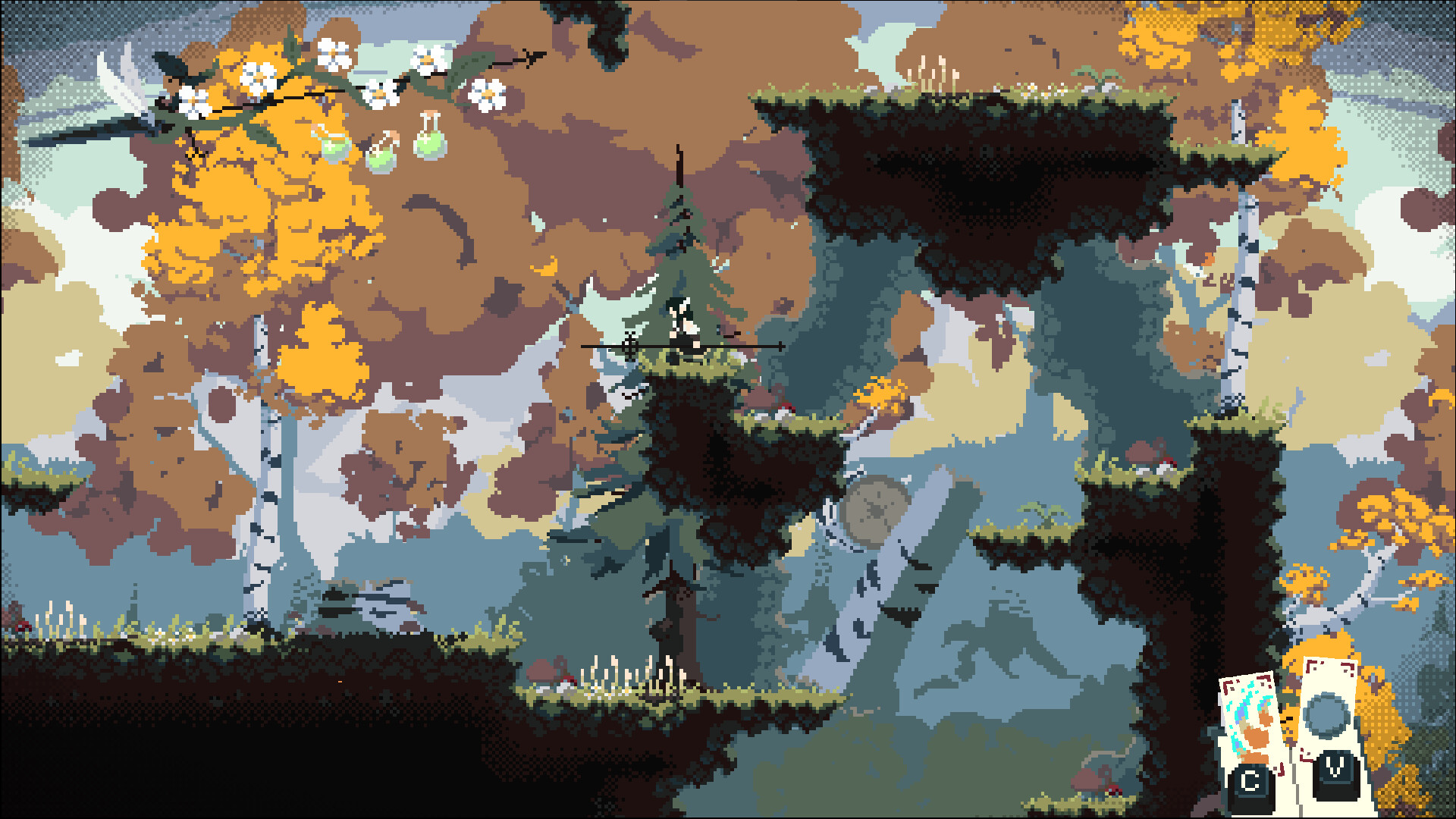Viewport: 1456px width, 819px height.
Task: Click the C keyboard key icon
Action: (1252, 780)
